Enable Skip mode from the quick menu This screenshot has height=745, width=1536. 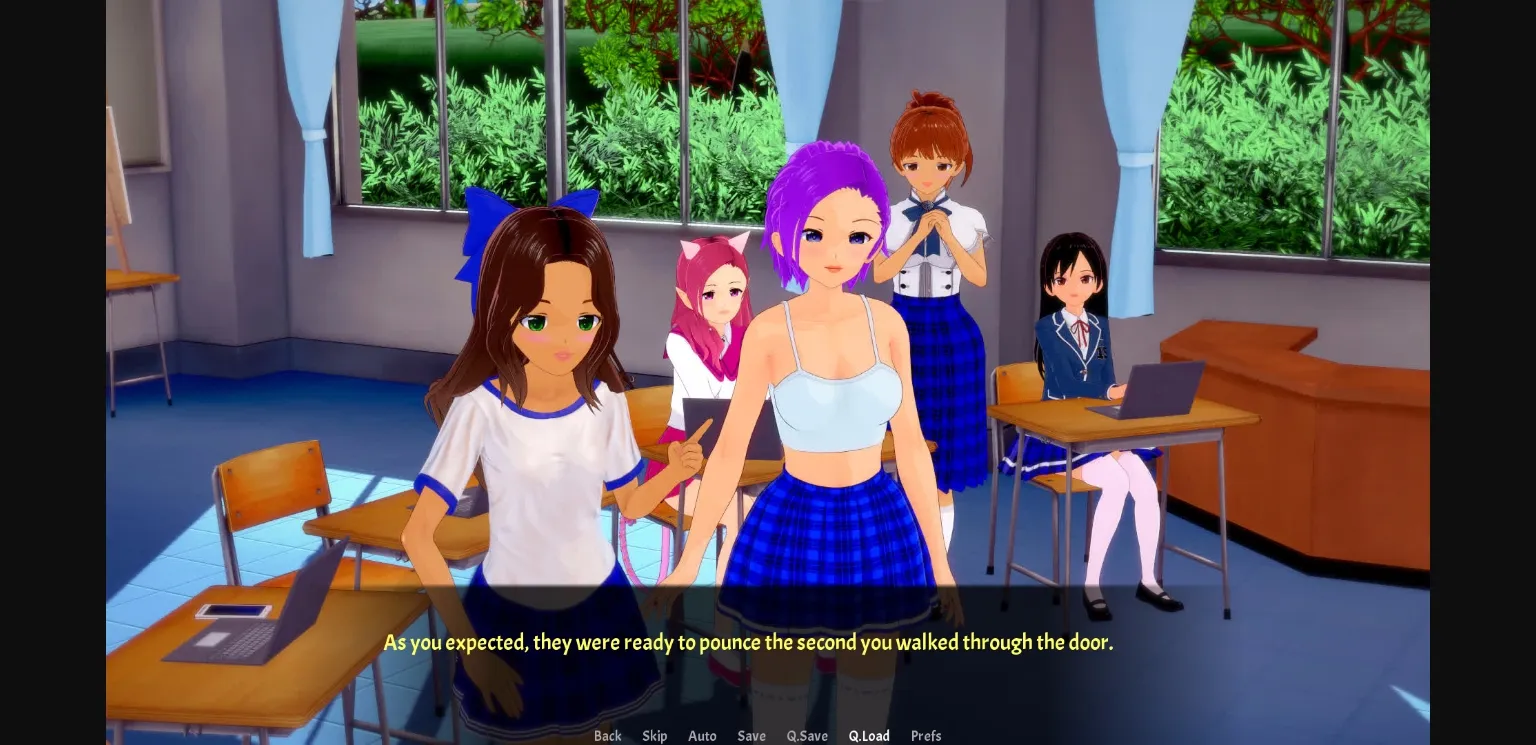[x=655, y=736]
